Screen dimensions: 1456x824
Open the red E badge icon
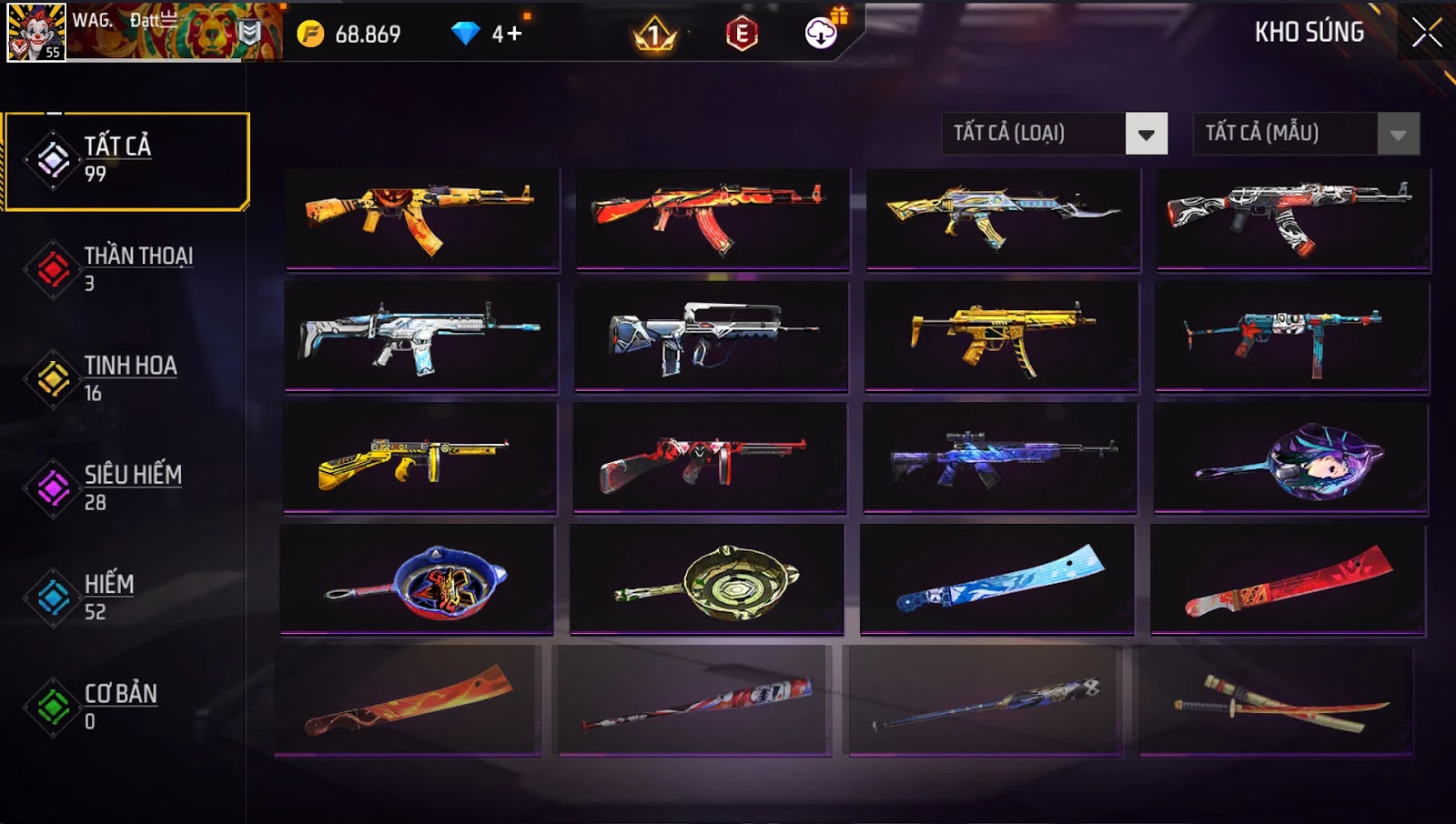point(742,35)
